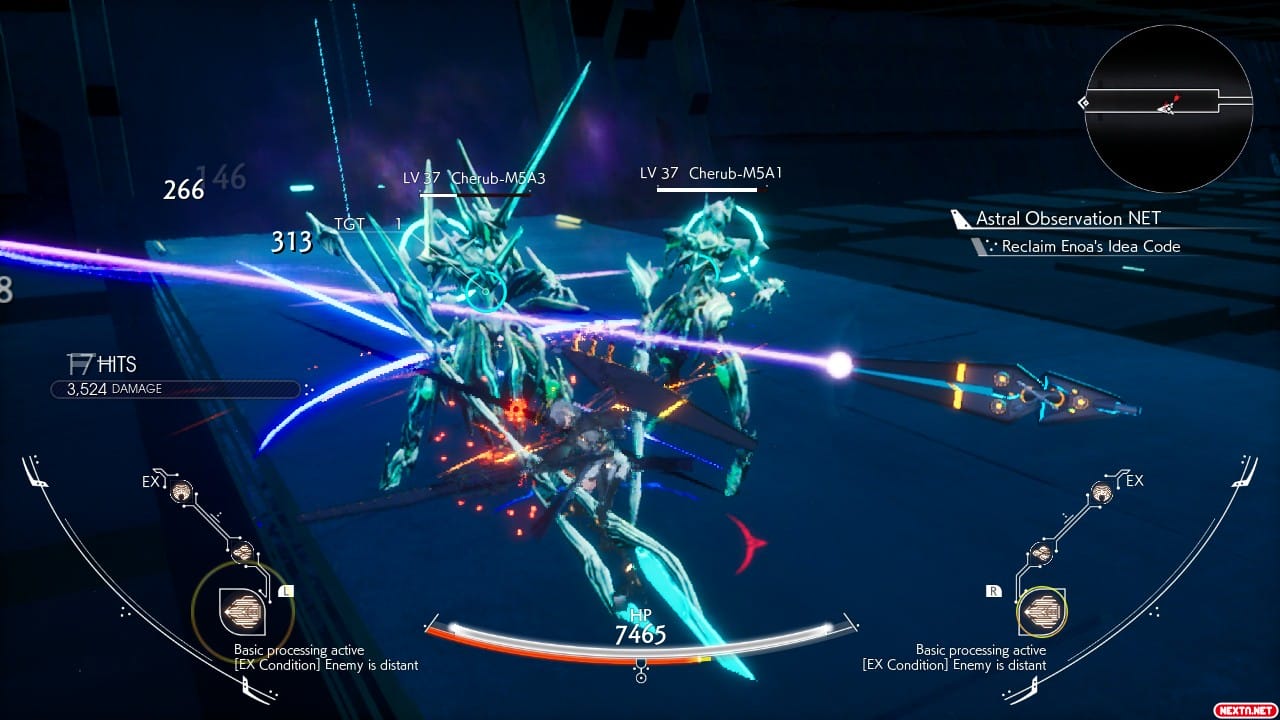Screen dimensions: 1280x720
Task: Activate the right weapon's large basic skill icon
Action: 1041,609
